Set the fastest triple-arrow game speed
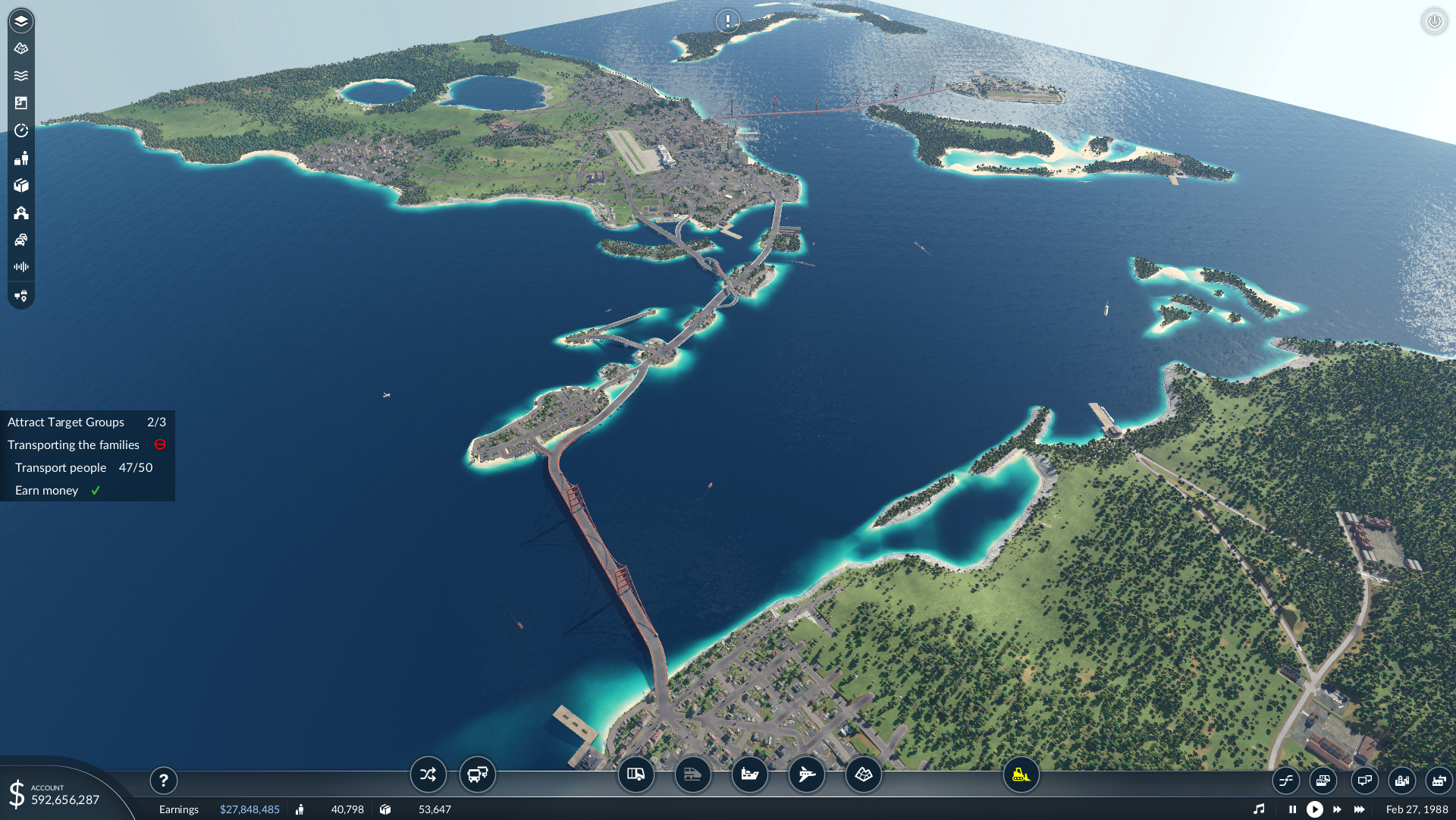This screenshot has height=820, width=1456. (1360, 809)
